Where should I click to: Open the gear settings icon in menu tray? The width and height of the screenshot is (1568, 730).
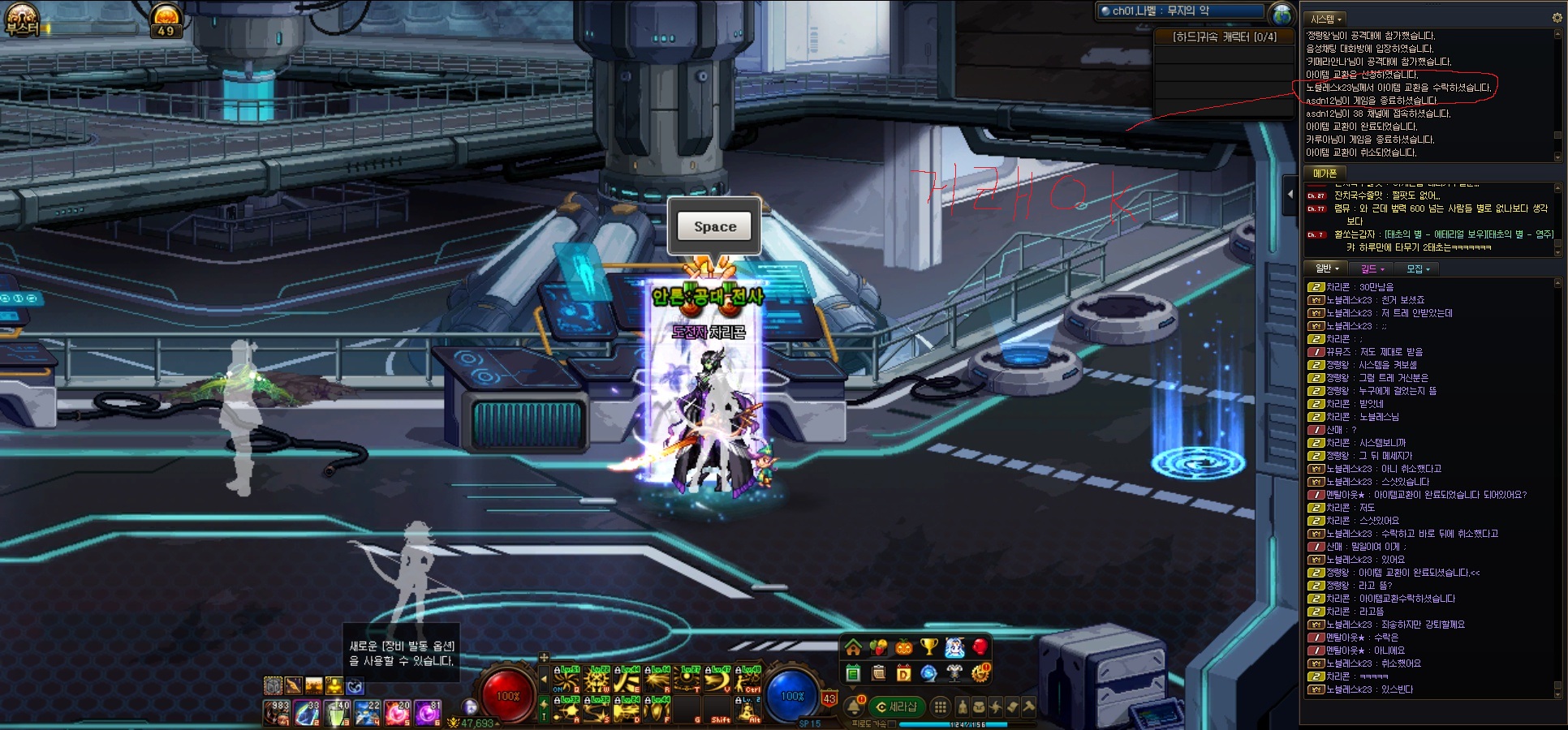[980, 672]
